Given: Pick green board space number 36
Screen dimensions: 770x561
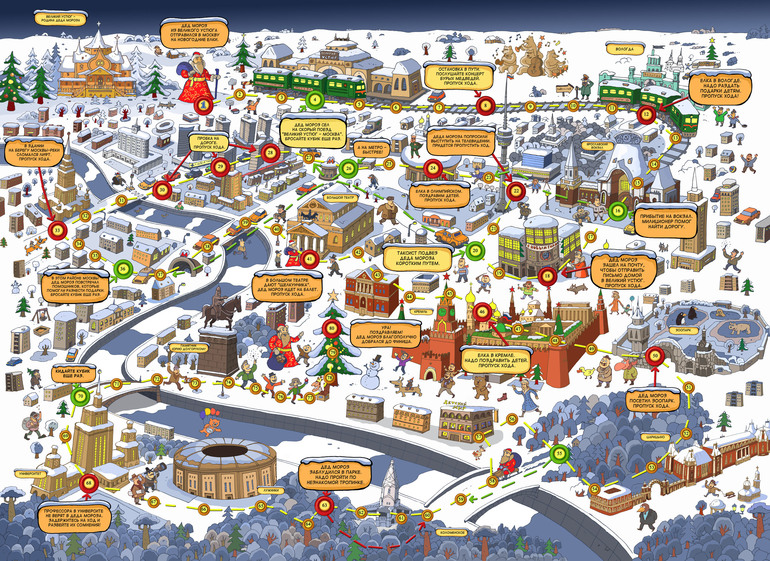Looking at the screenshot, I should 124,268.
